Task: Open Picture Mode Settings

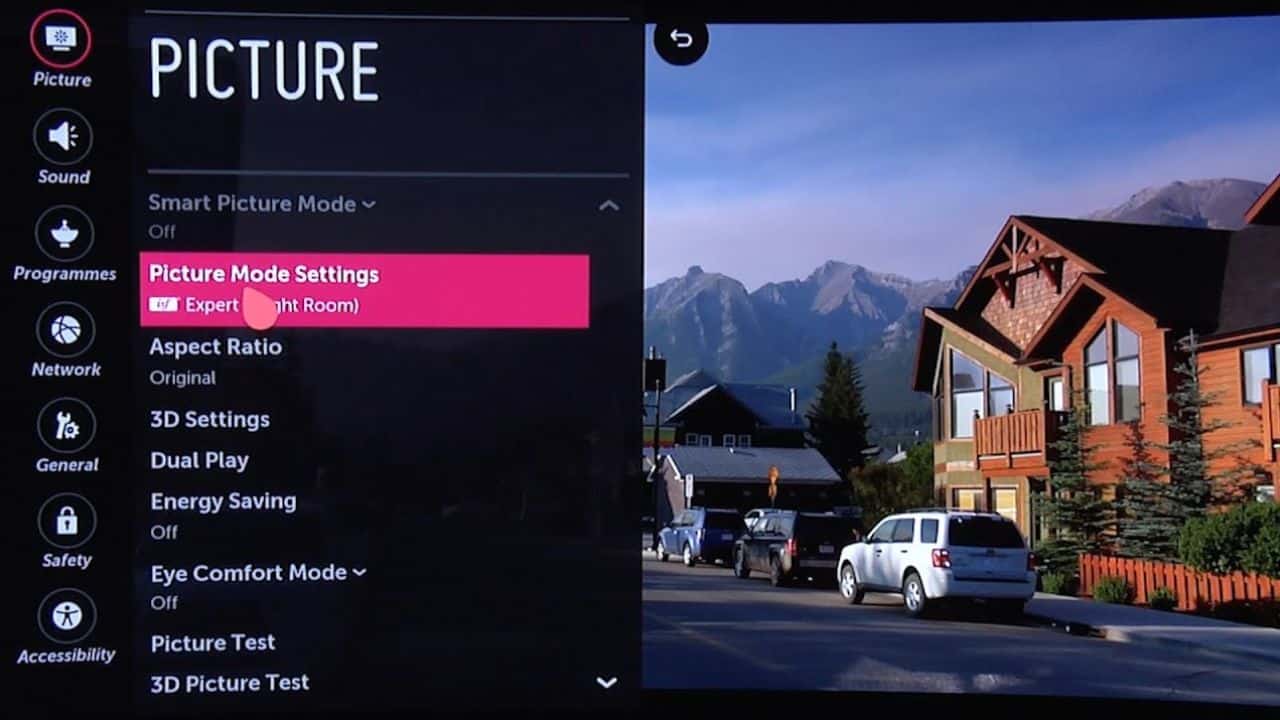Action: tap(364, 290)
